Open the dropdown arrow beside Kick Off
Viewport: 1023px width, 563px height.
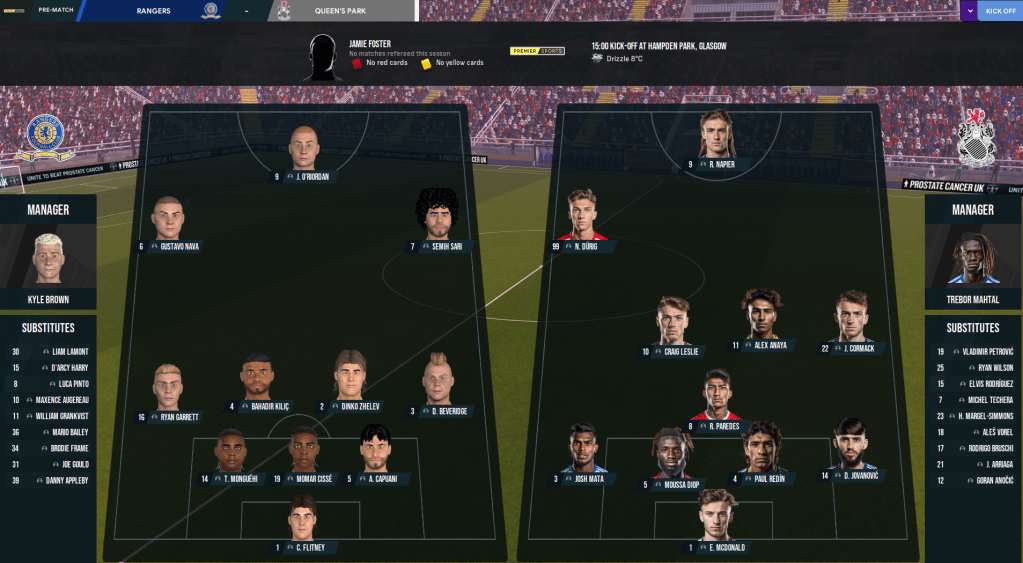968,11
